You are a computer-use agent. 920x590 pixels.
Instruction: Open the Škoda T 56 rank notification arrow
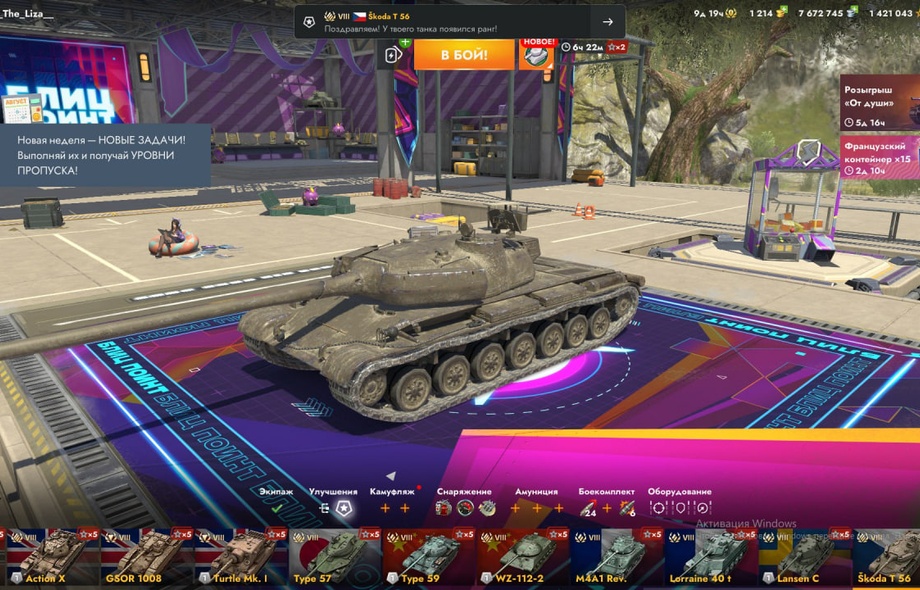607,22
